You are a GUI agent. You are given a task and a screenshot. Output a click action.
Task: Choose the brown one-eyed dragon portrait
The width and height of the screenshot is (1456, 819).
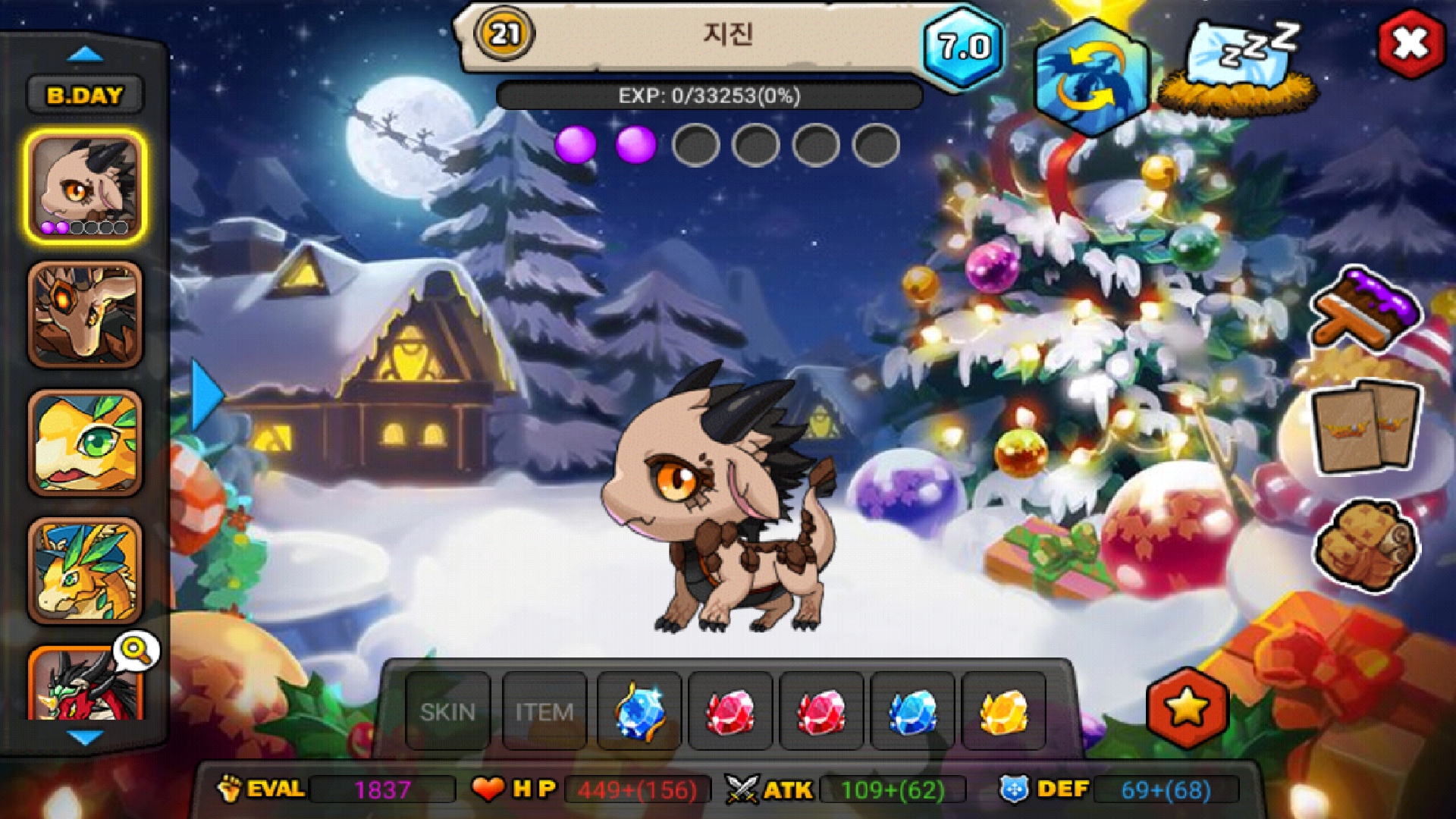(x=85, y=315)
